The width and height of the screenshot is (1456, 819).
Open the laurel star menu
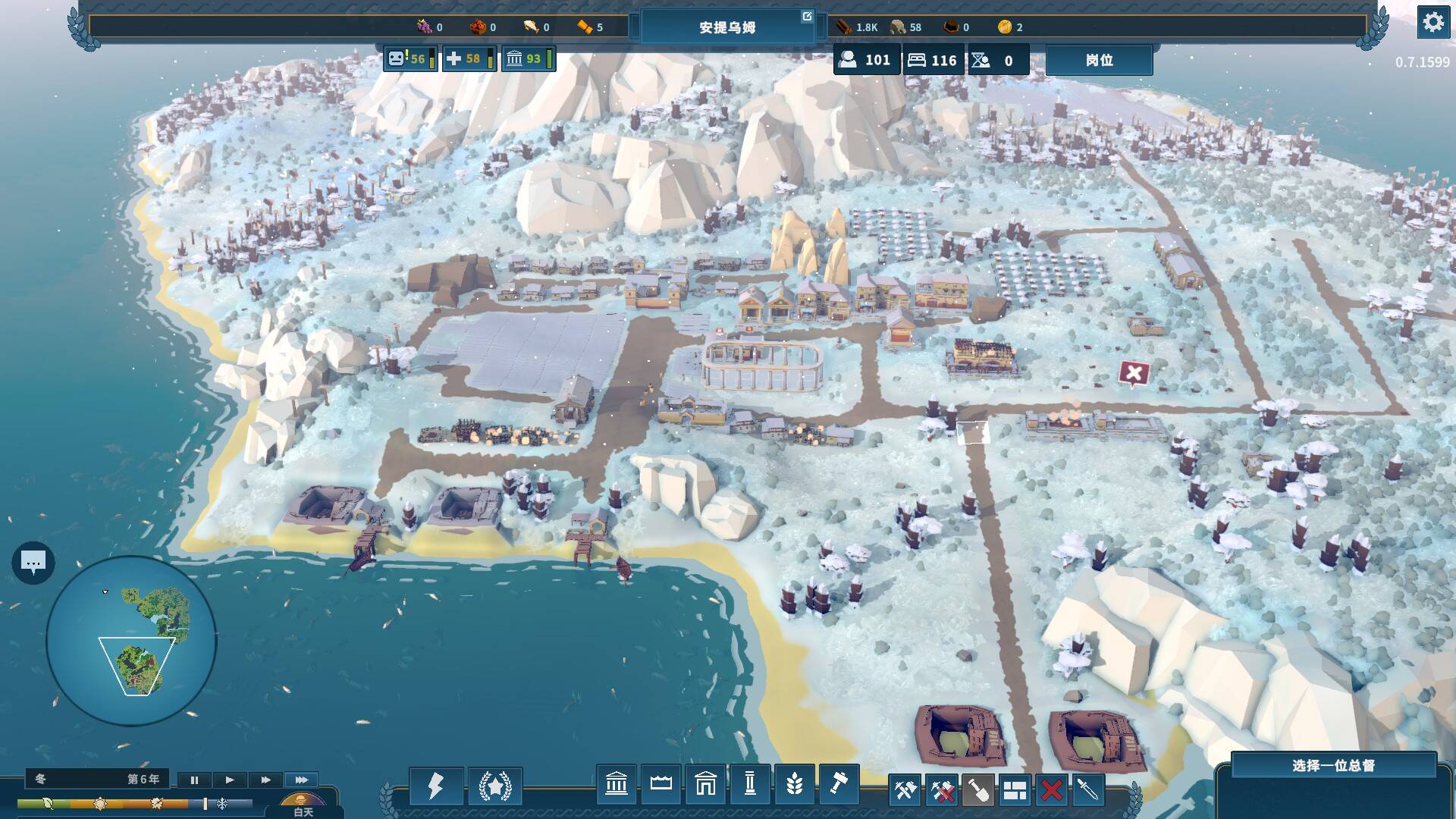495,786
